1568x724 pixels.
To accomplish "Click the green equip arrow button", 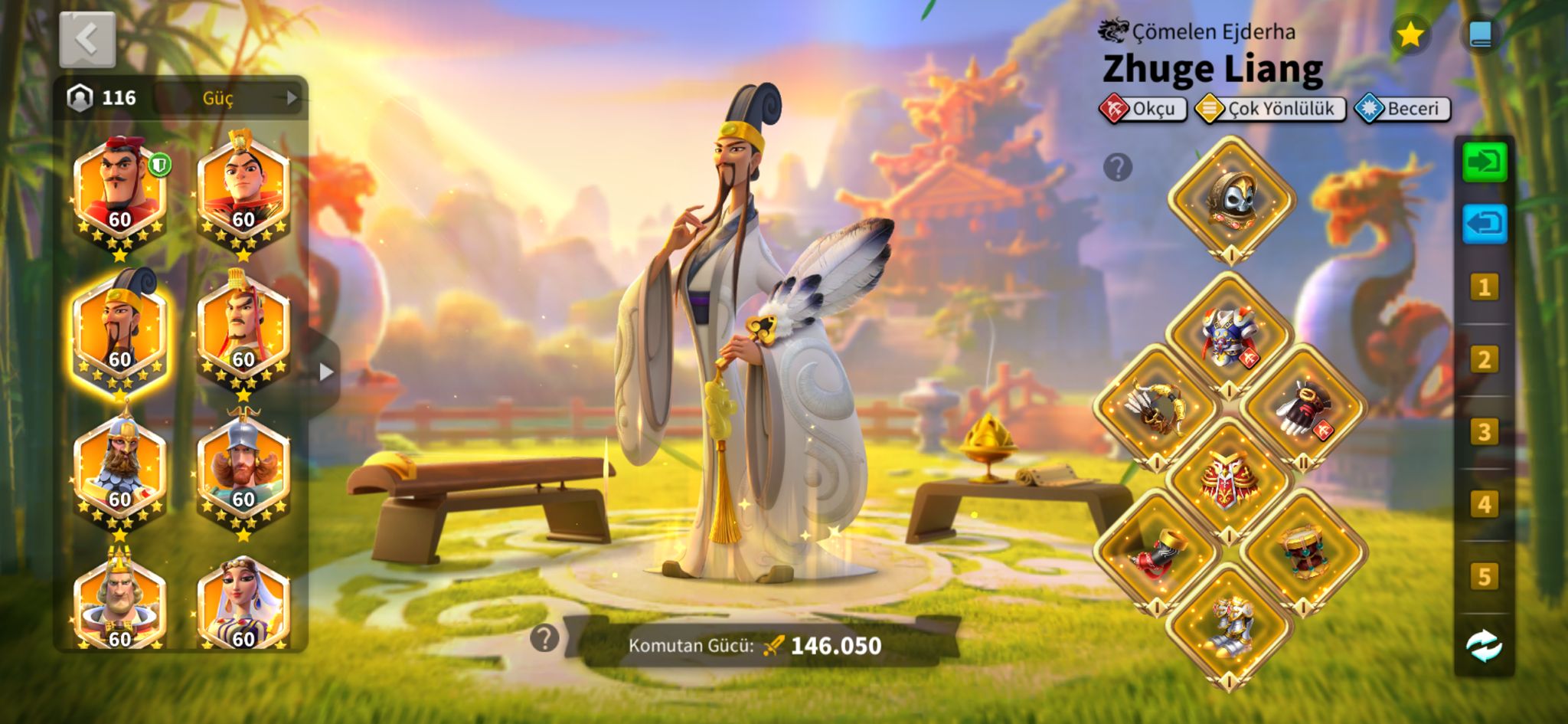I will pyautogui.click(x=1484, y=162).
